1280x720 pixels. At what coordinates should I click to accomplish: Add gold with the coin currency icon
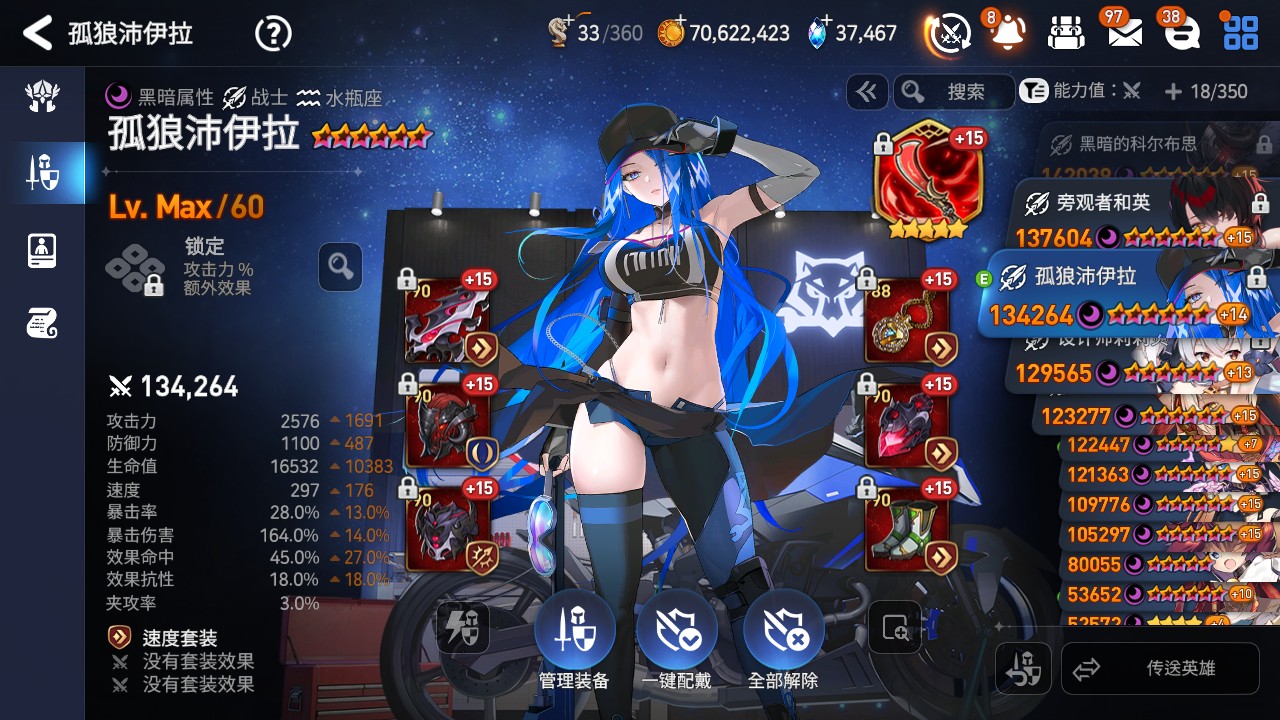tap(670, 33)
